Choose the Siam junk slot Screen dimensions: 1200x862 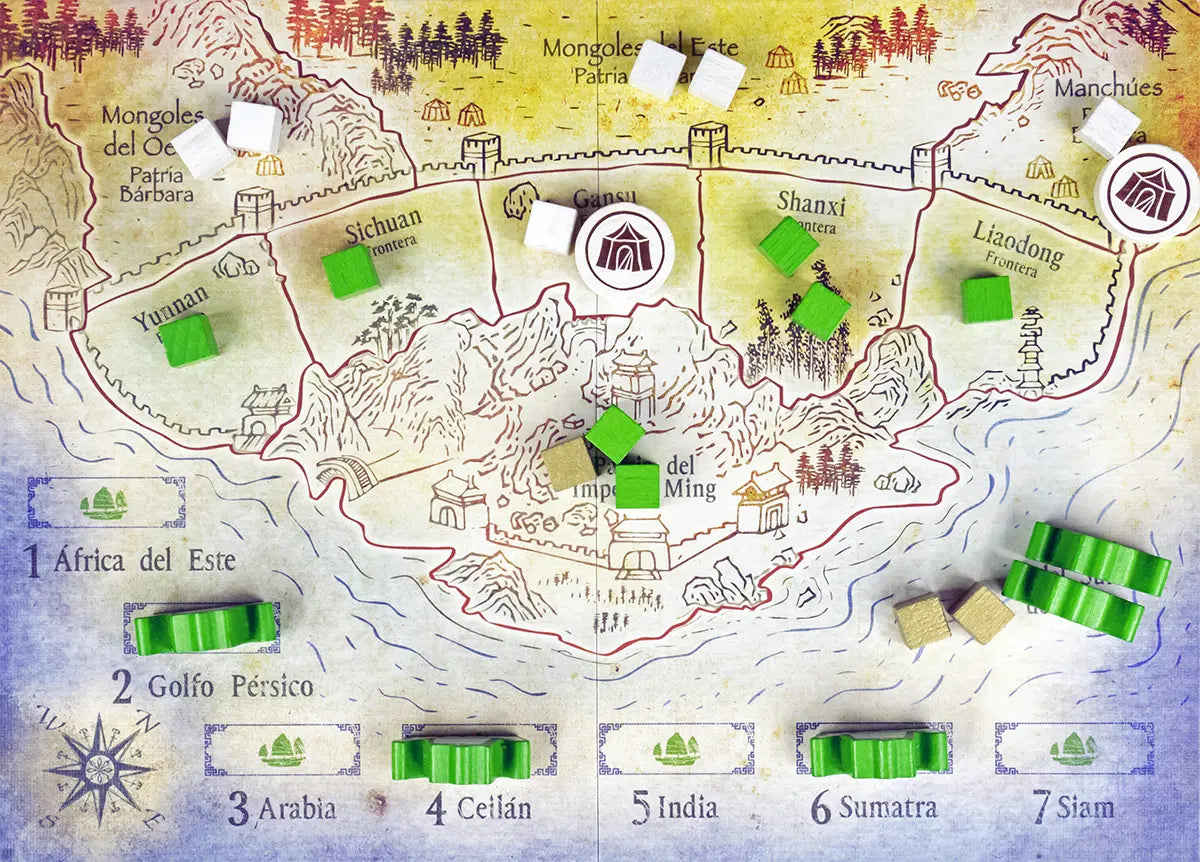pos(1073,749)
